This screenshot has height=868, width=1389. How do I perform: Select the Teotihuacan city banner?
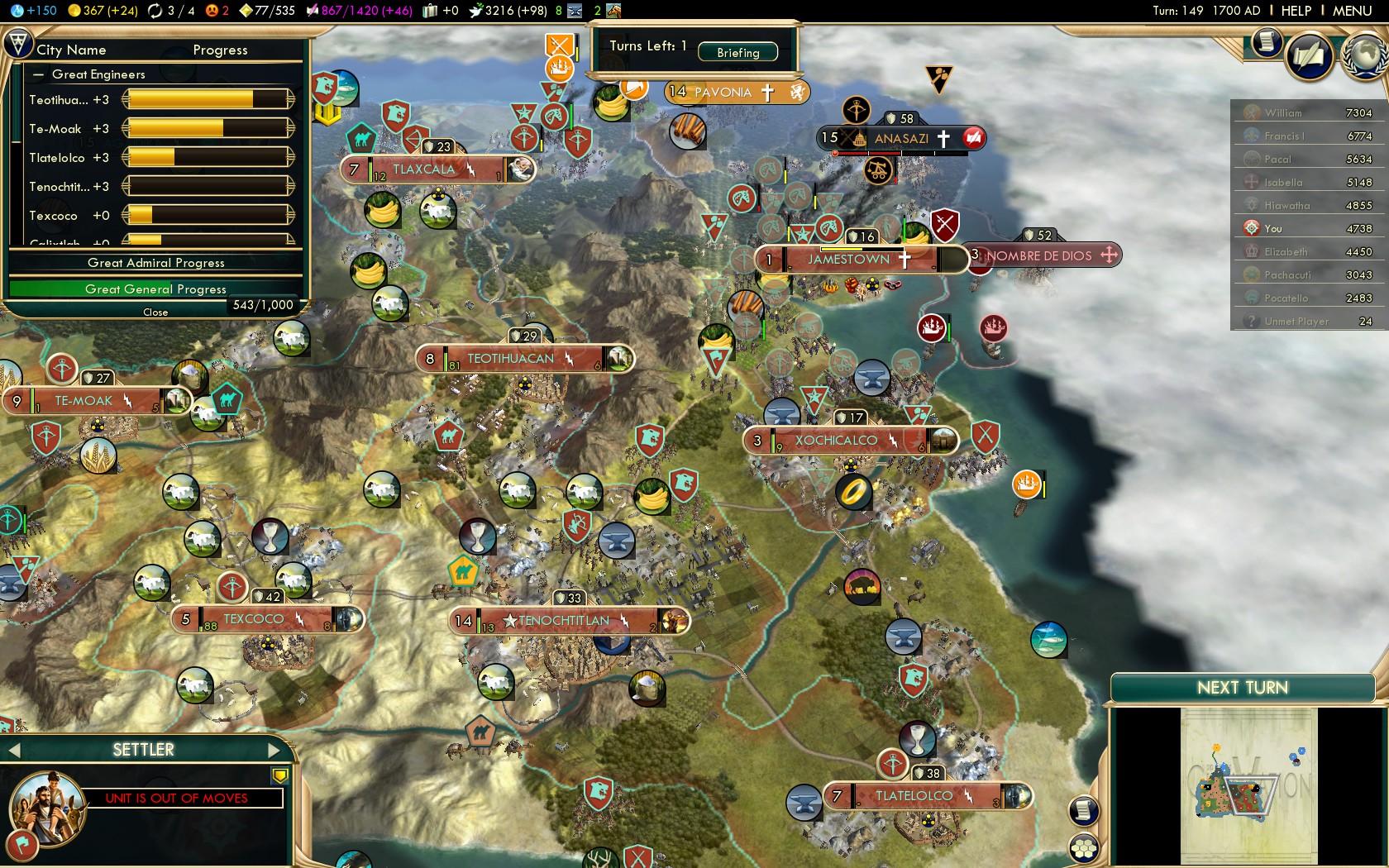pyautogui.click(x=510, y=359)
